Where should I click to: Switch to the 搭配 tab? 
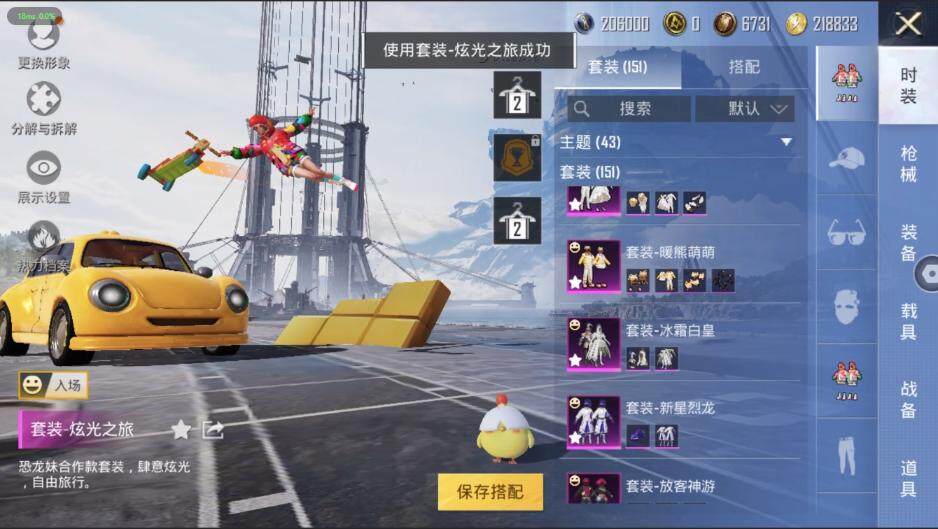click(x=743, y=67)
